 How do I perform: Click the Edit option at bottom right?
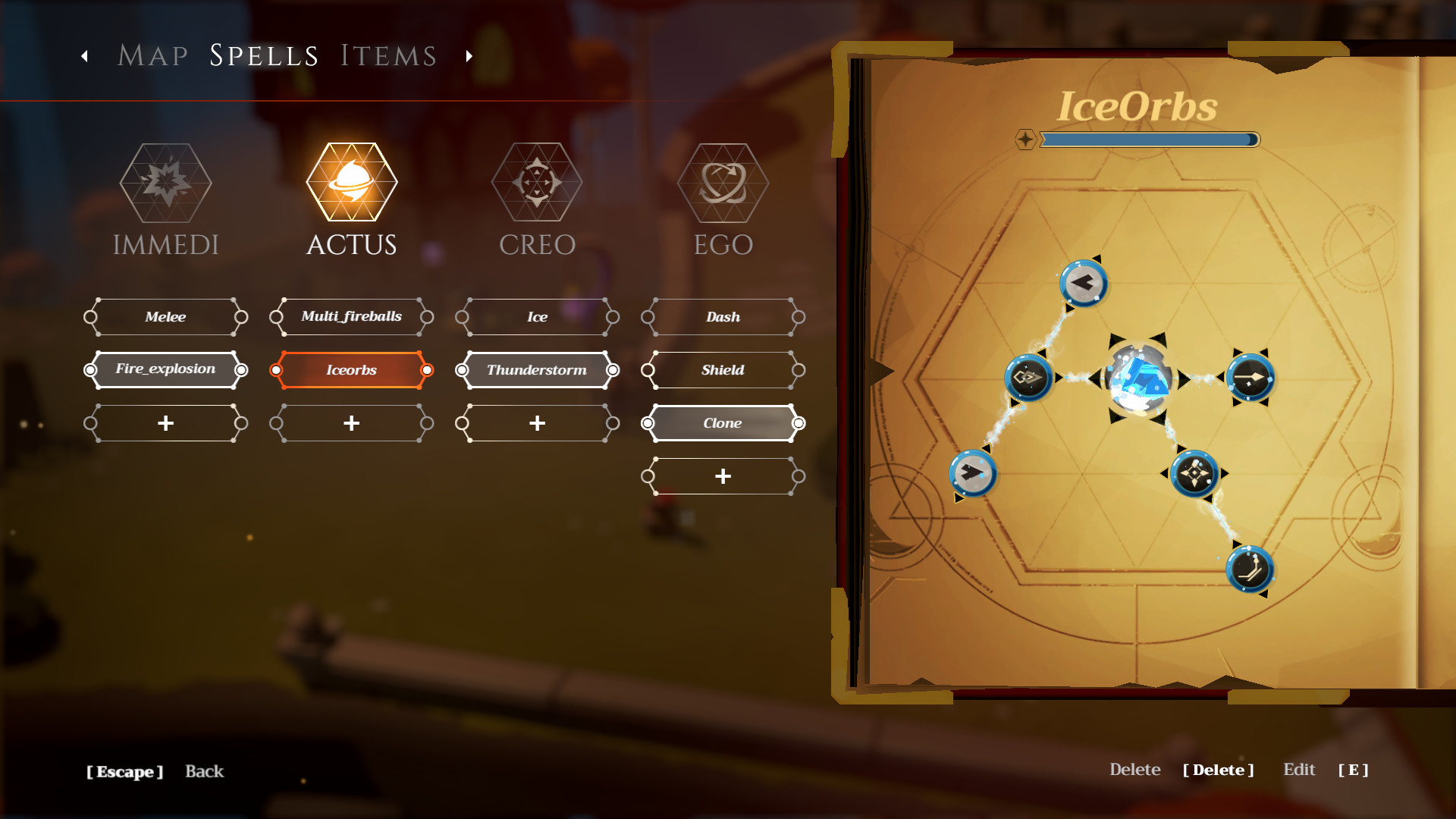pyautogui.click(x=1299, y=769)
